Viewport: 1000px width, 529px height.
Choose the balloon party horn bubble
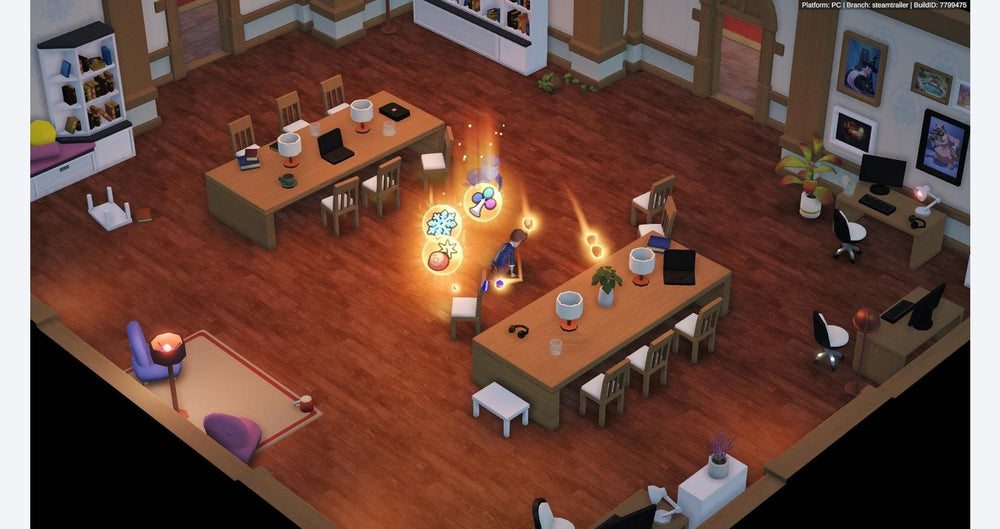point(482,201)
